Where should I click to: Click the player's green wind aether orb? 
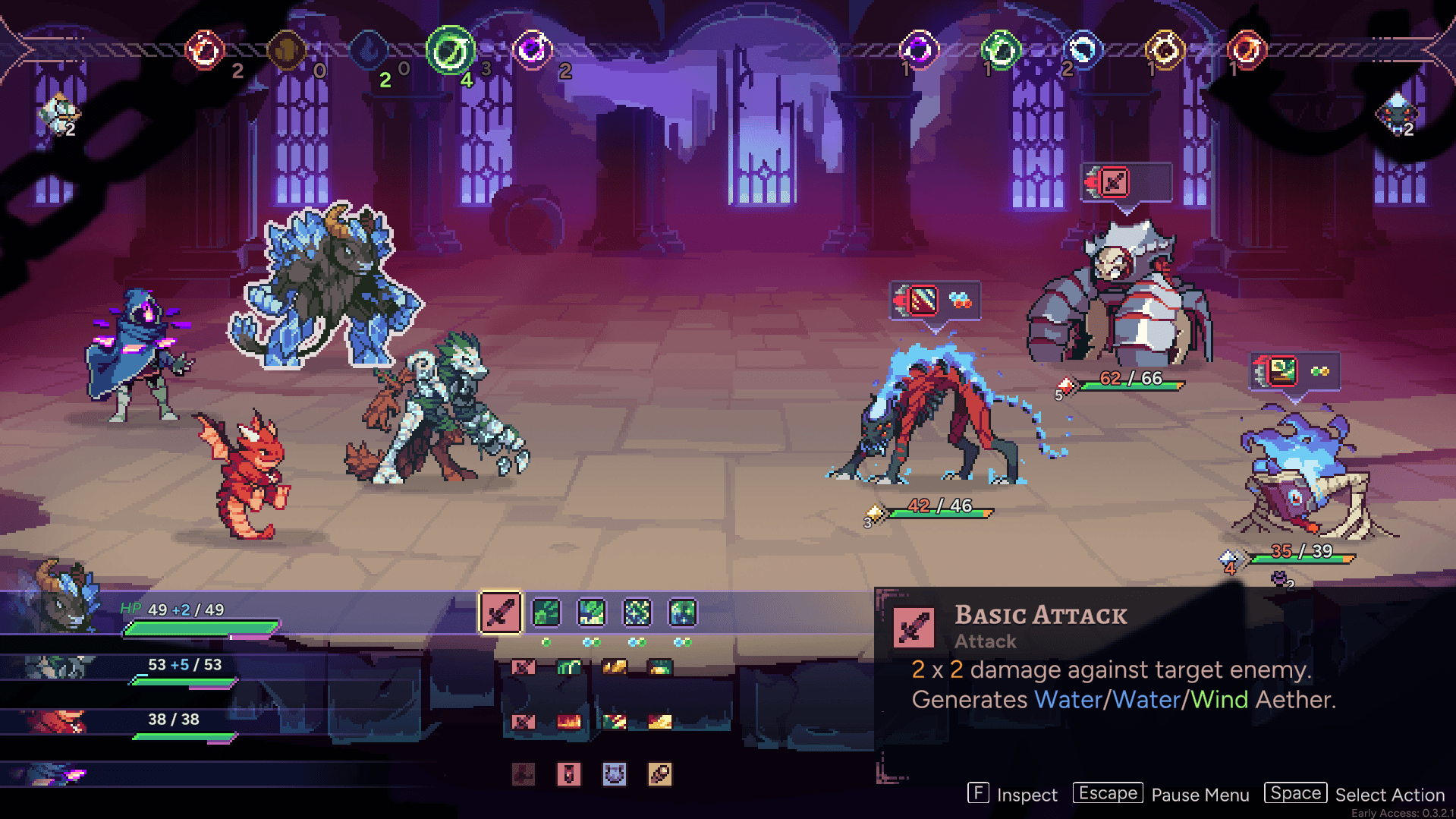point(450,50)
